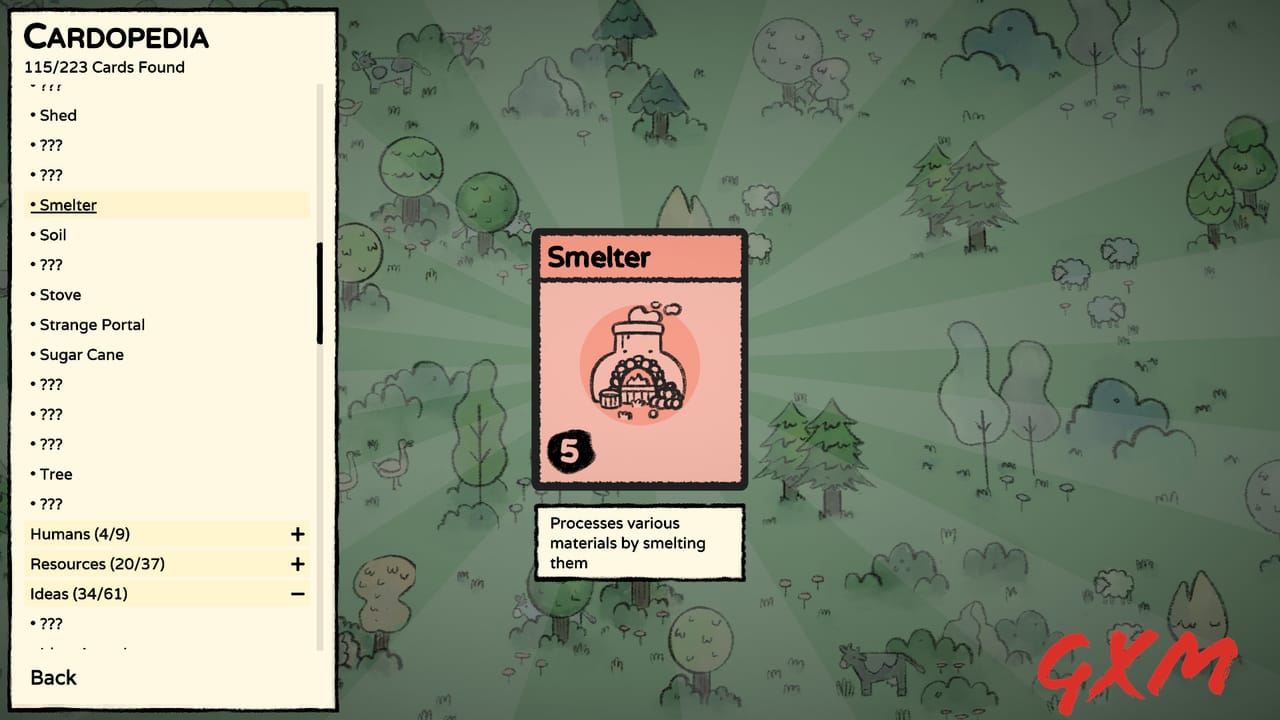This screenshot has height=720, width=1280.
Task: Click the Cardopedia heading
Action: pyautogui.click(x=117, y=37)
